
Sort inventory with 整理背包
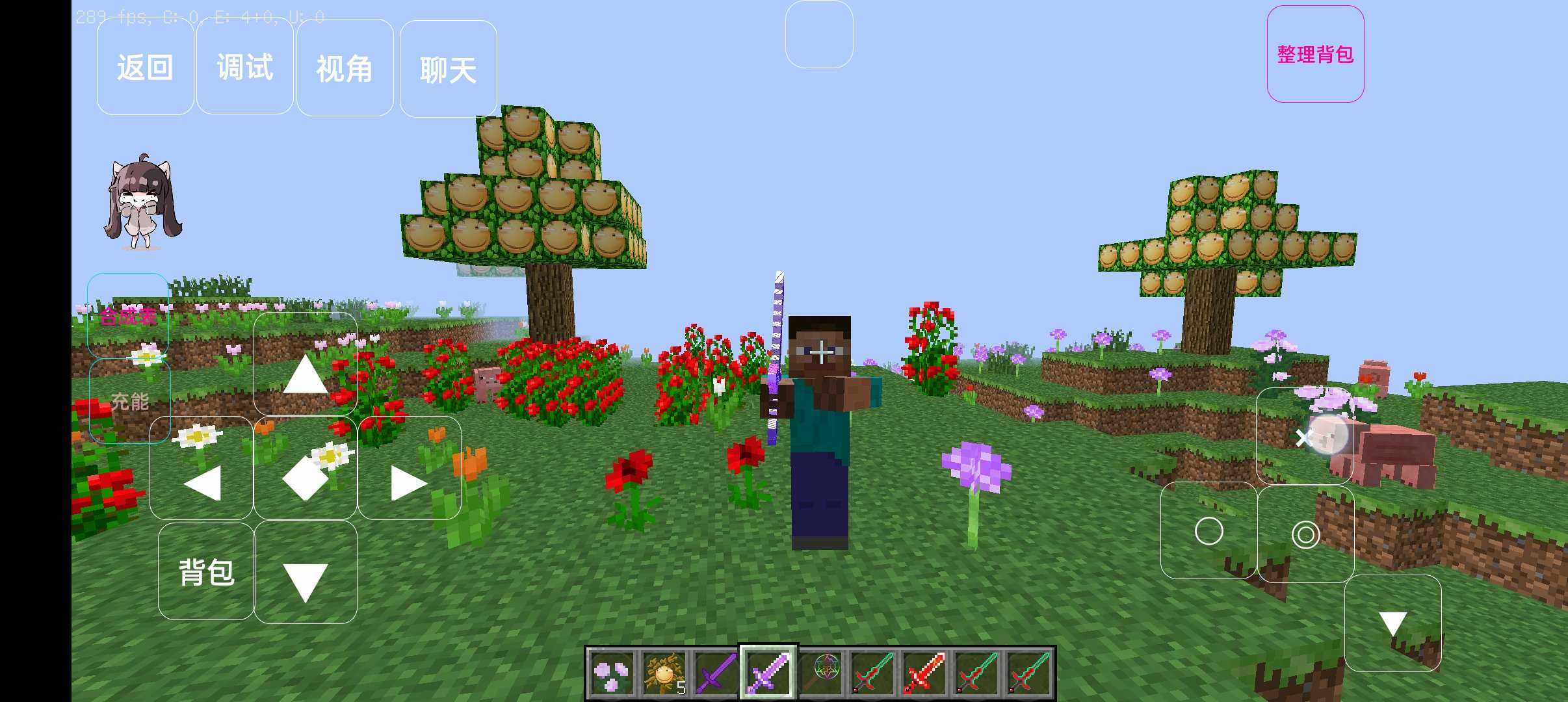[x=1315, y=55]
